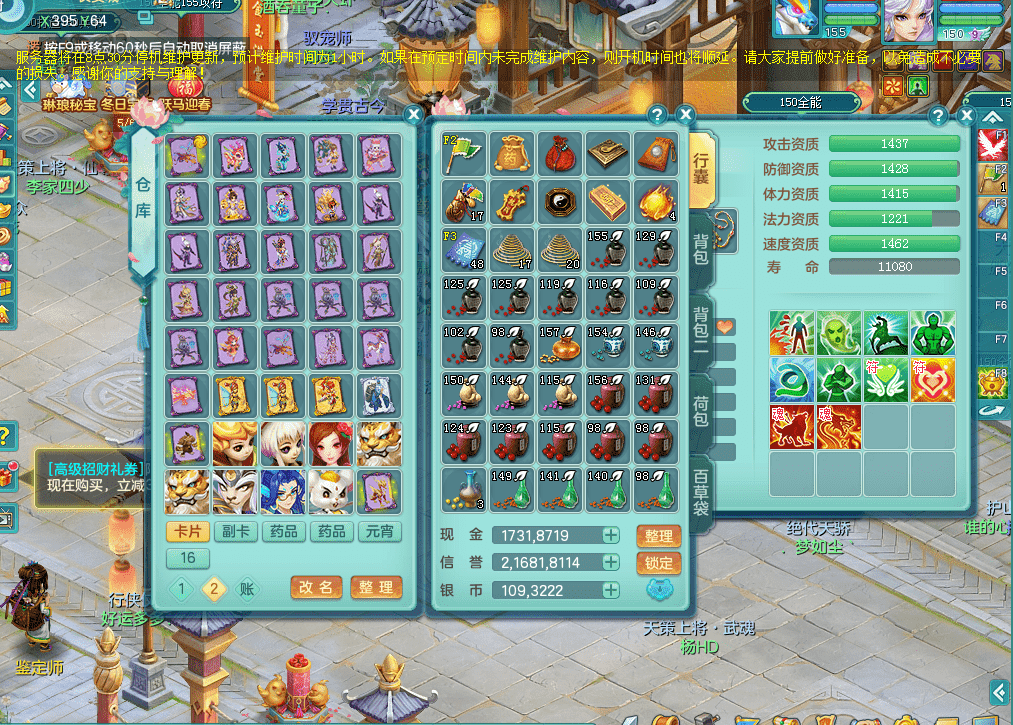This screenshot has width=1013, height=725.
Task: Select the green muscular figure pet skill
Action: tap(932, 333)
